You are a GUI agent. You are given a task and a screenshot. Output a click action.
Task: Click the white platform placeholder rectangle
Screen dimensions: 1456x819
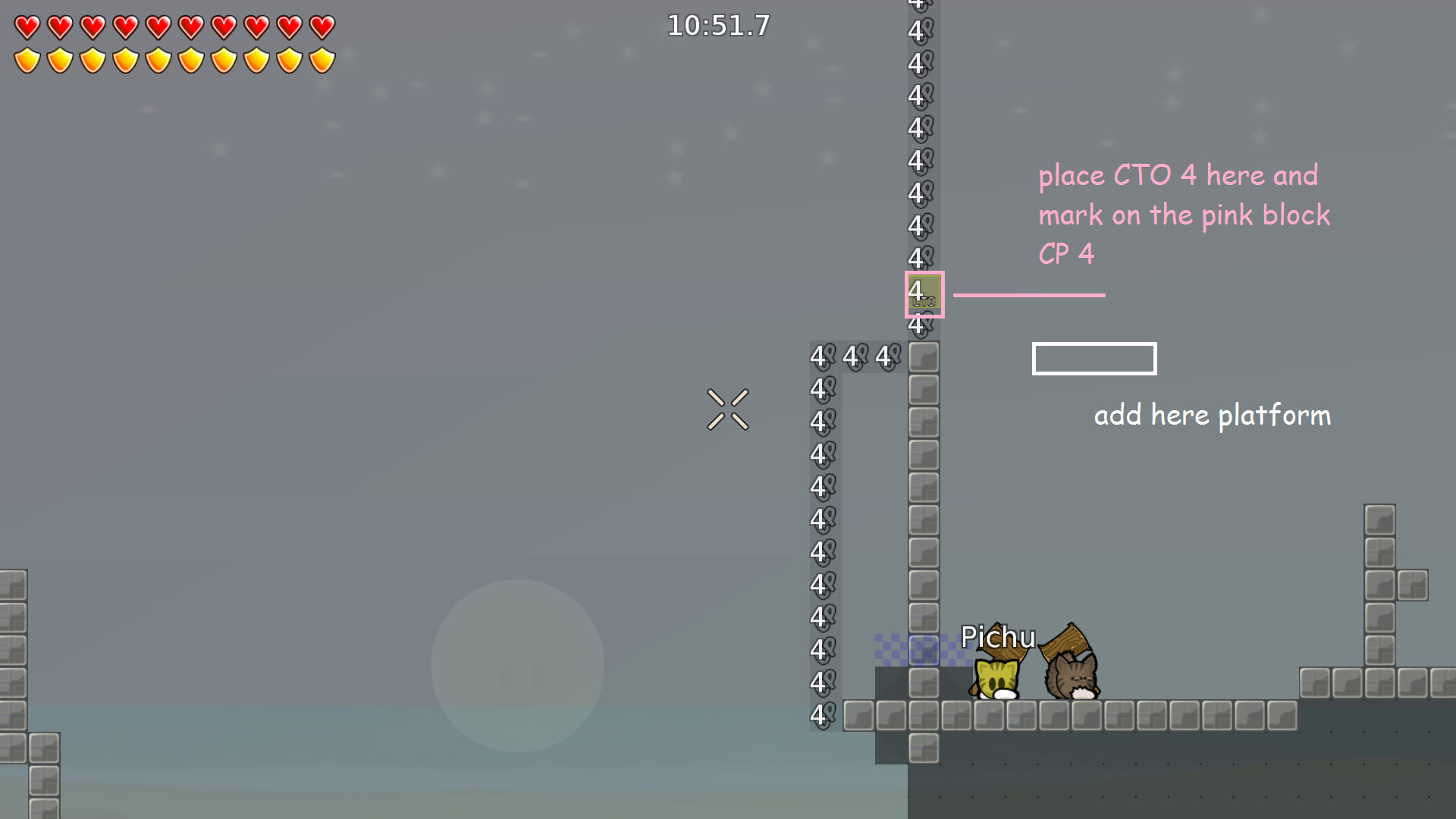[1094, 358]
